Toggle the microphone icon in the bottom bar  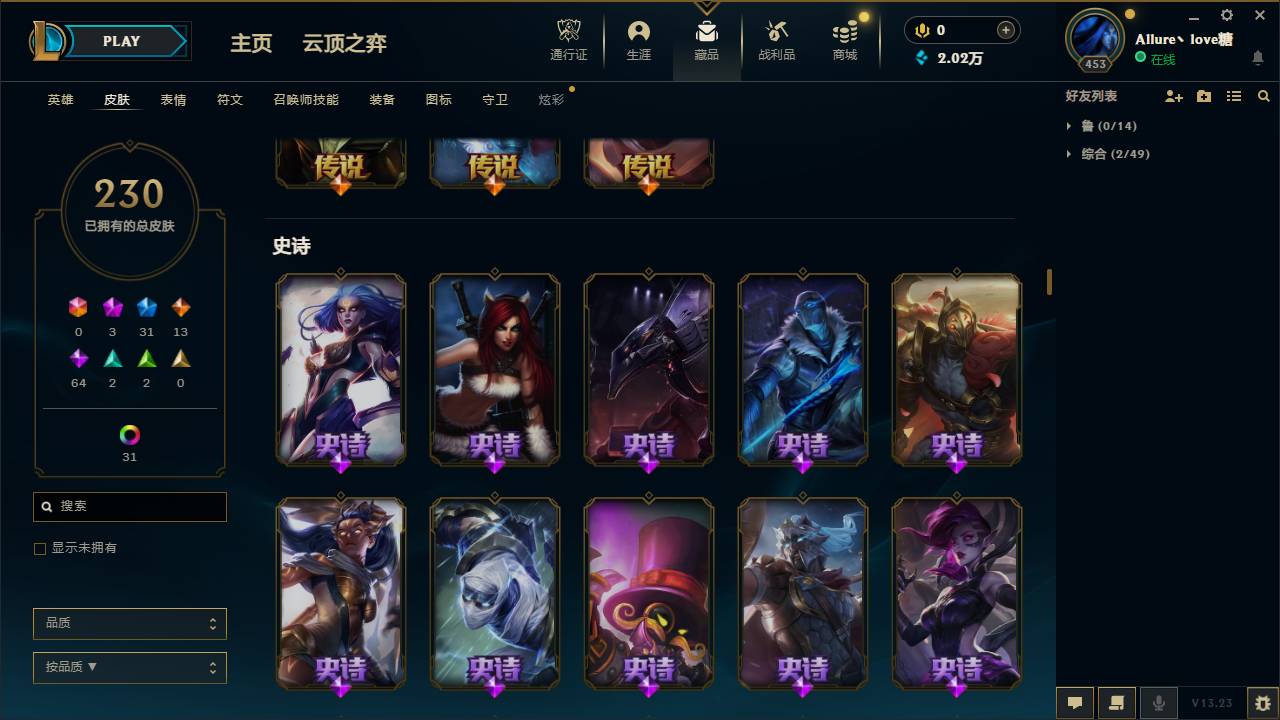(x=1159, y=702)
